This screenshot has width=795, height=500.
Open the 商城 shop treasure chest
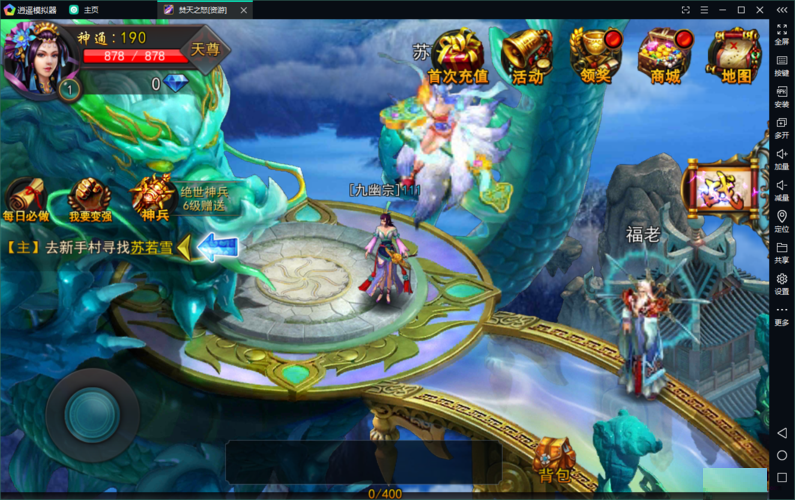tap(665, 55)
